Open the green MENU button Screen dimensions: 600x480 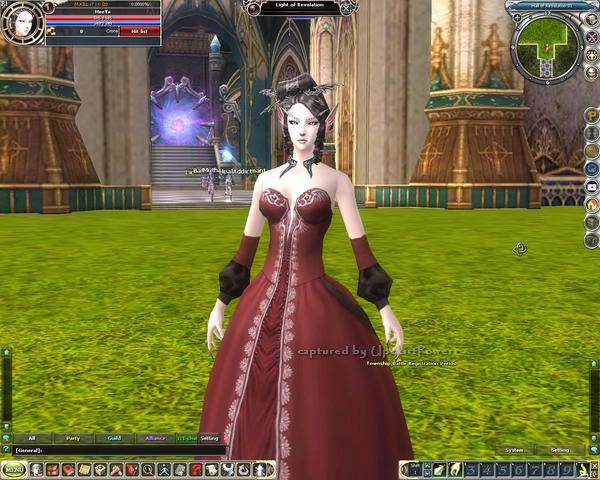pyautogui.click(x=13, y=469)
